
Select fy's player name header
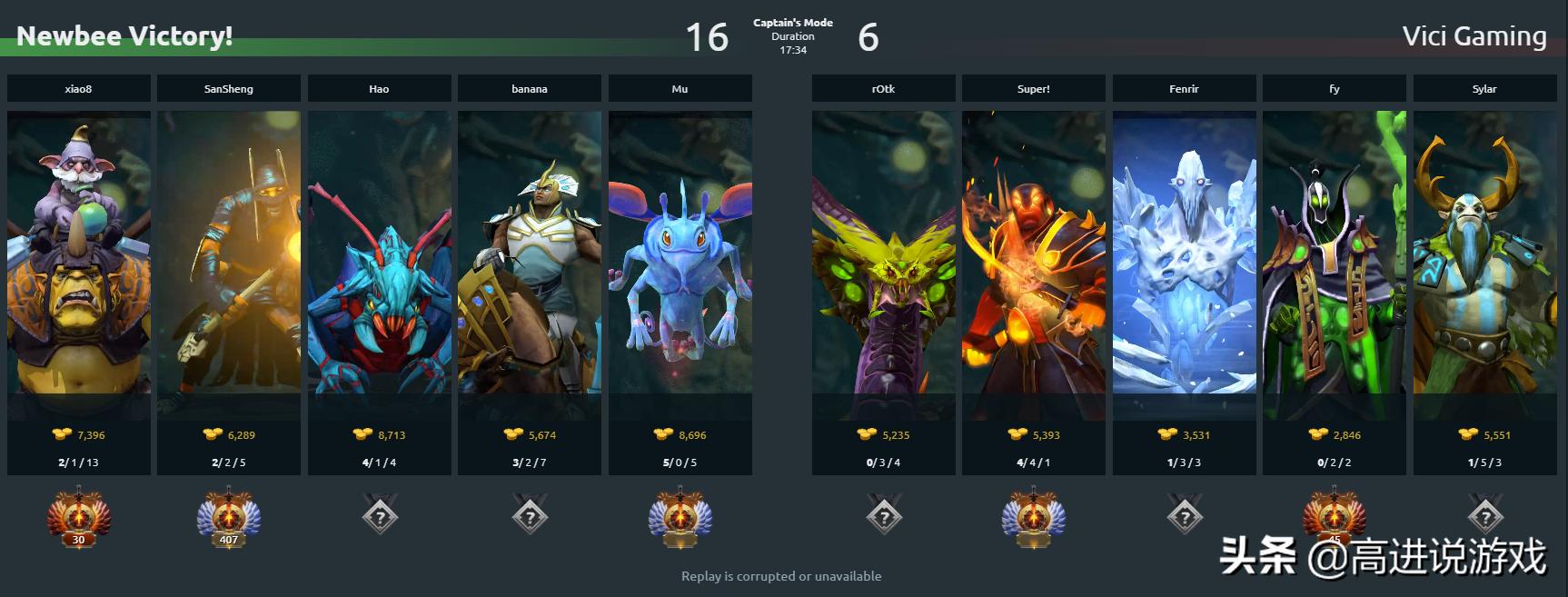(1334, 89)
